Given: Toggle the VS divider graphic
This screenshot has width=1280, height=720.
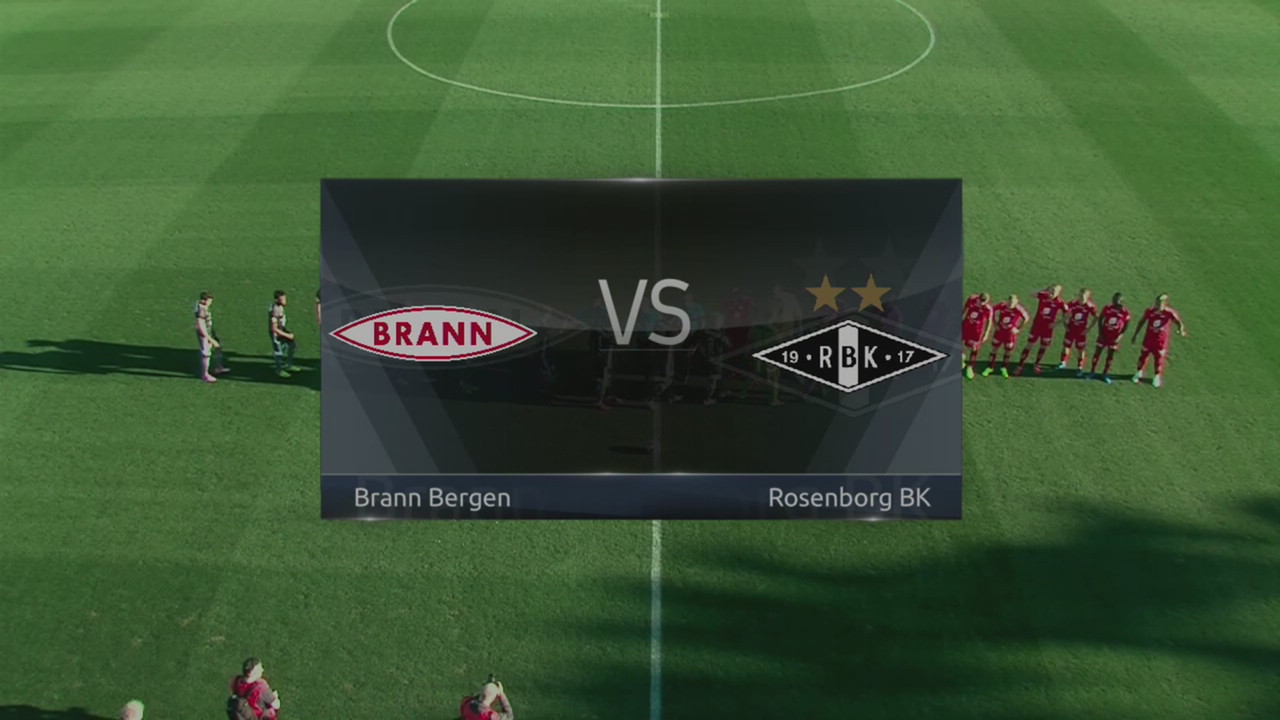Looking at the screenshot, I should tap(643, 313).
